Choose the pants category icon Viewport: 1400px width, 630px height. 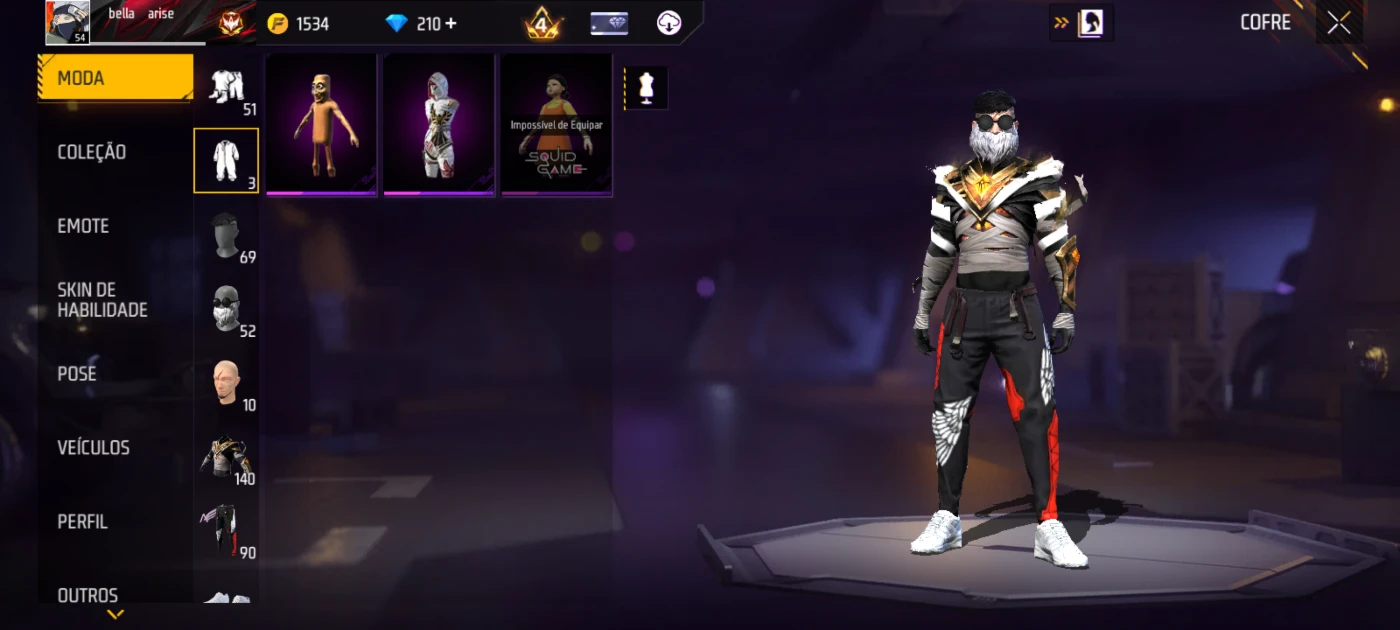coord(226,530)
